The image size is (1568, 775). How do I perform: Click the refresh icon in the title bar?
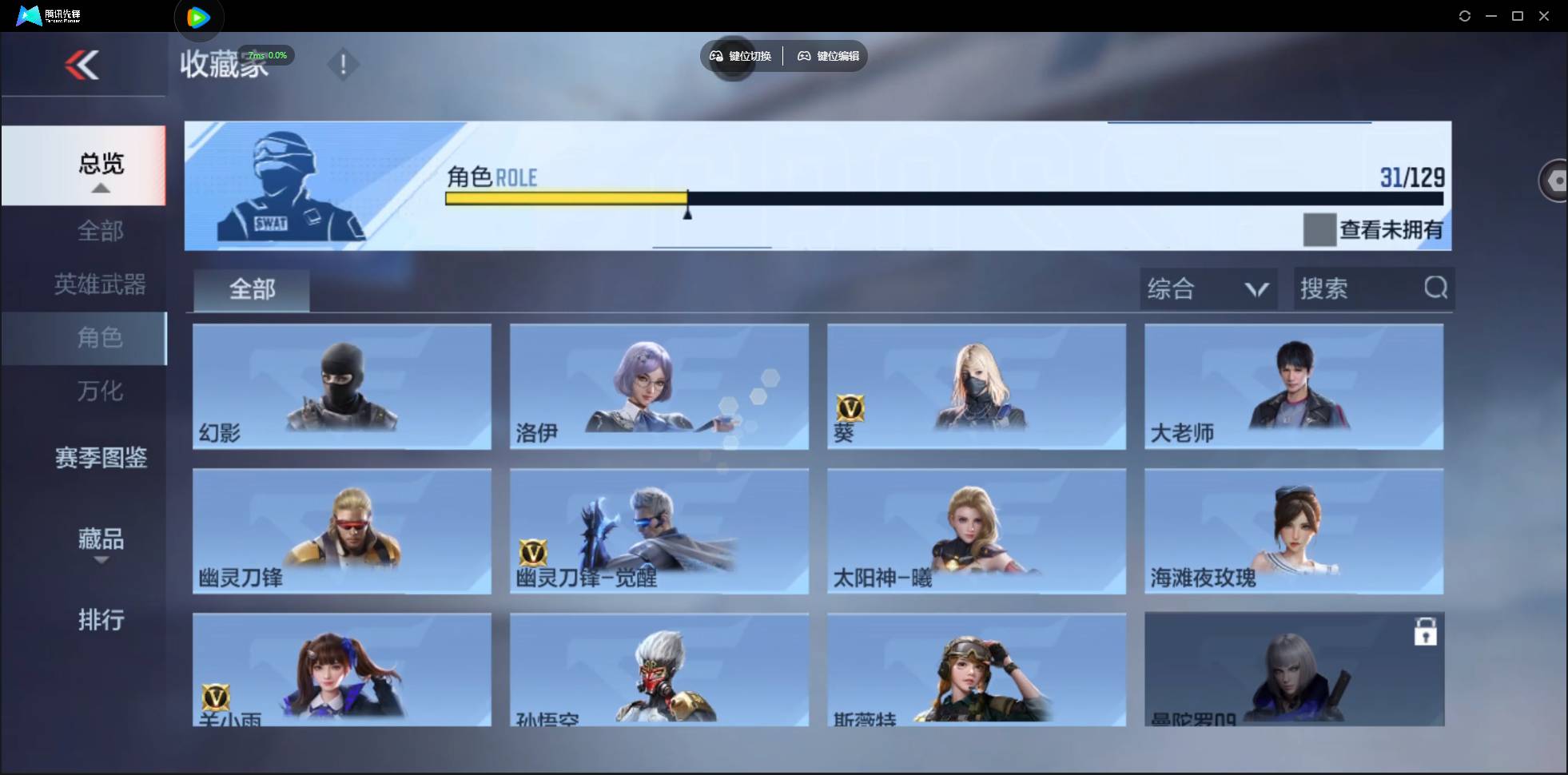point(1466,15)
